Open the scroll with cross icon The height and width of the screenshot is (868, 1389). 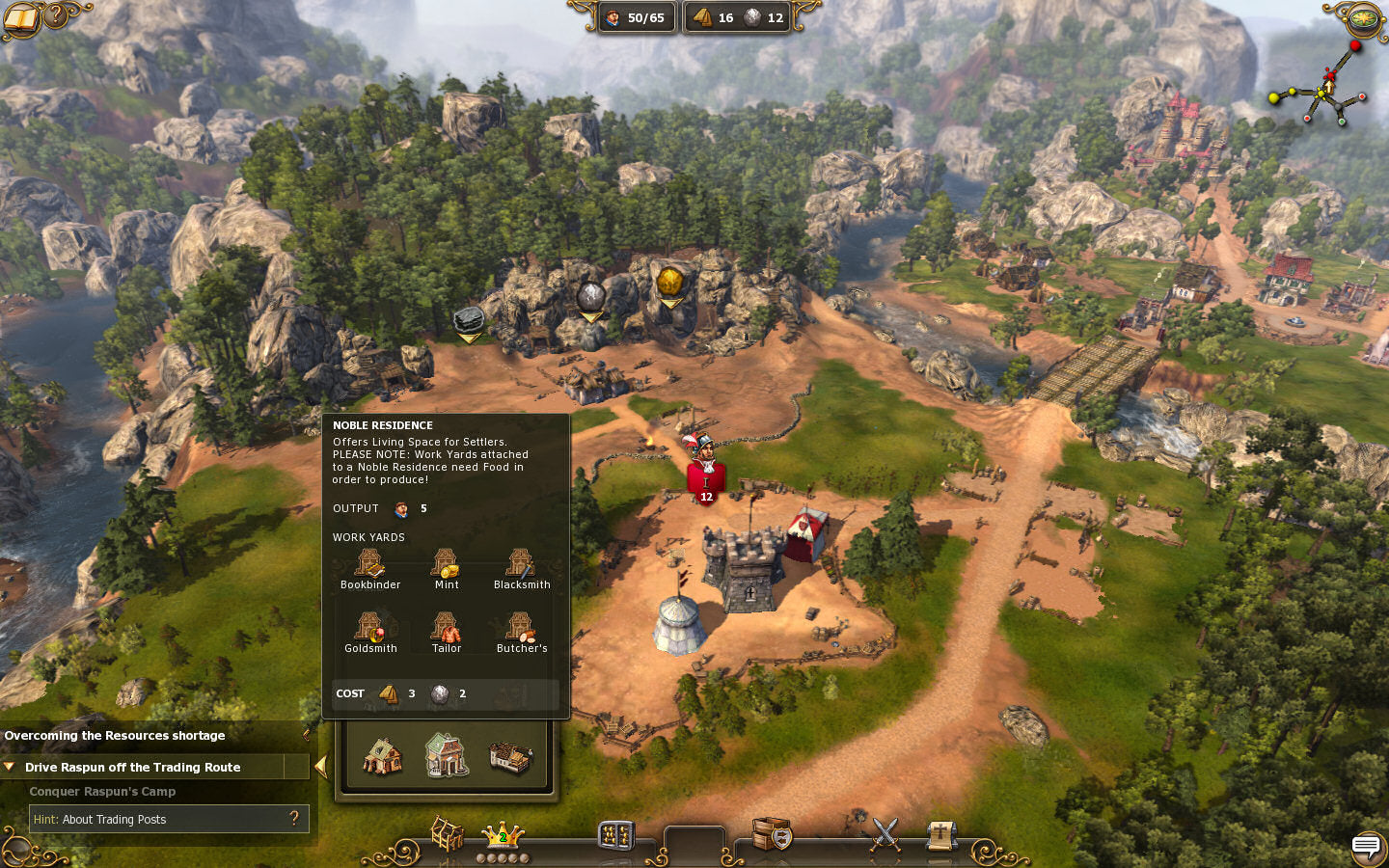940,835
